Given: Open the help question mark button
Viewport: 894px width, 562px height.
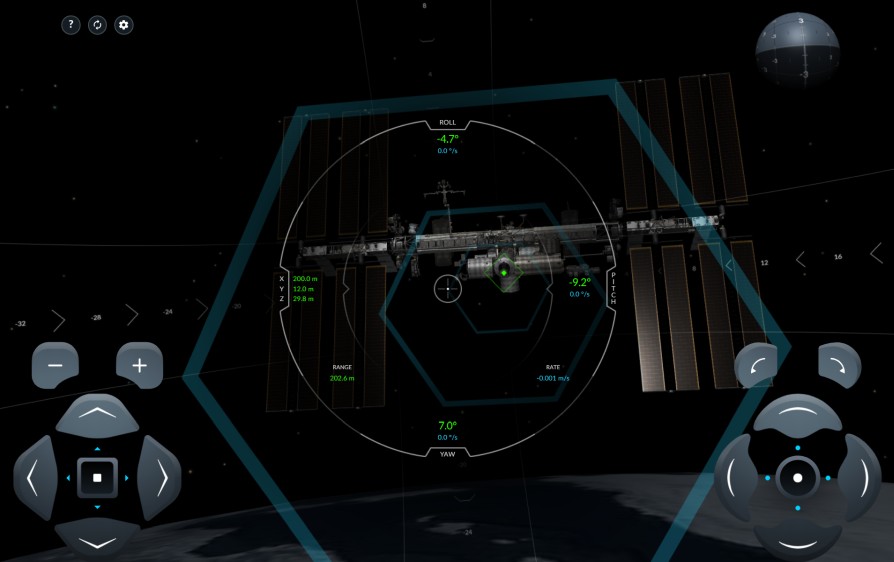Looking at the screenshot, I should click(71, 25).
